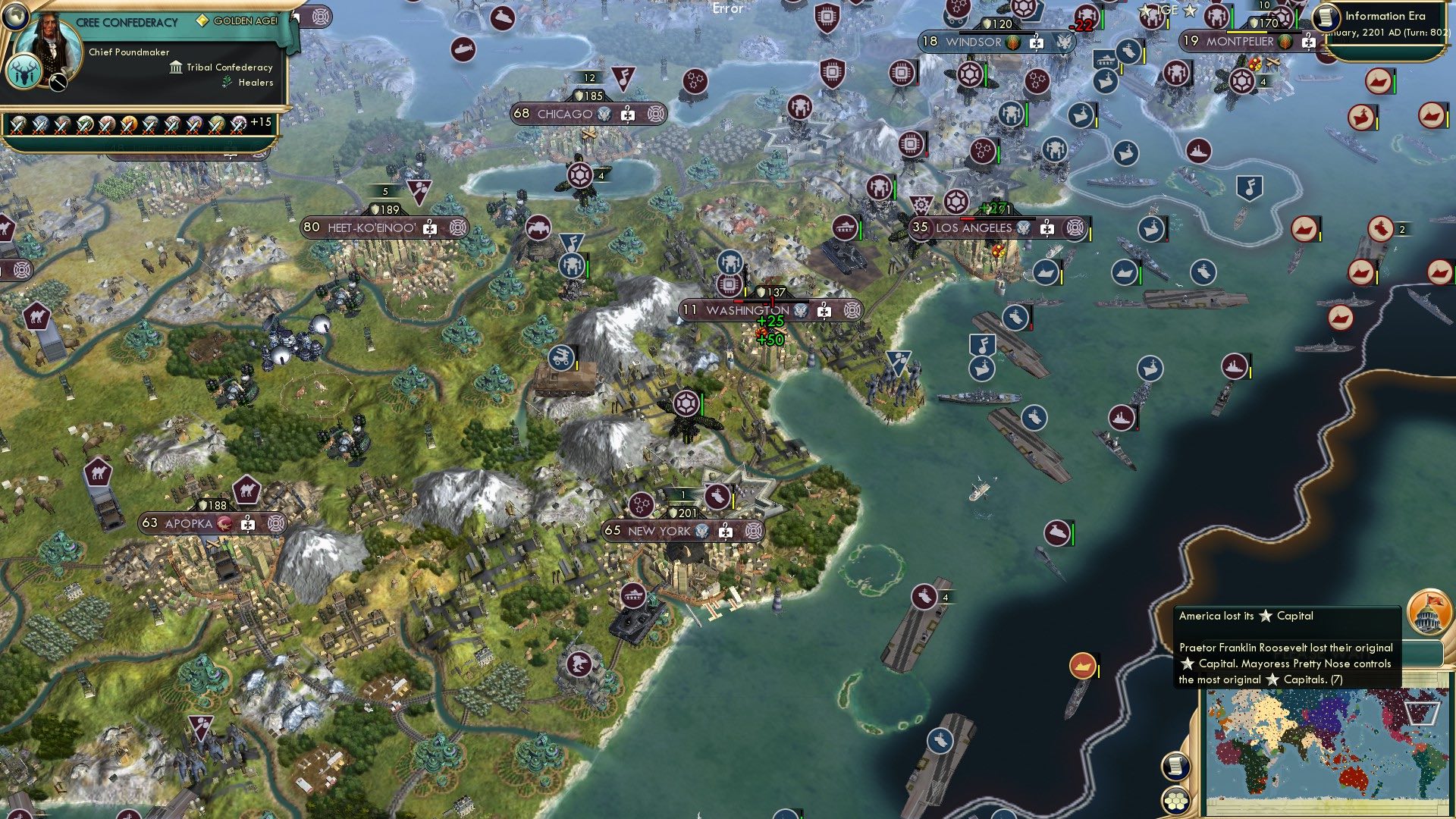Select the Montpelier city banner
Screen dimensions: 1456x819
(x=1239, y=42)
